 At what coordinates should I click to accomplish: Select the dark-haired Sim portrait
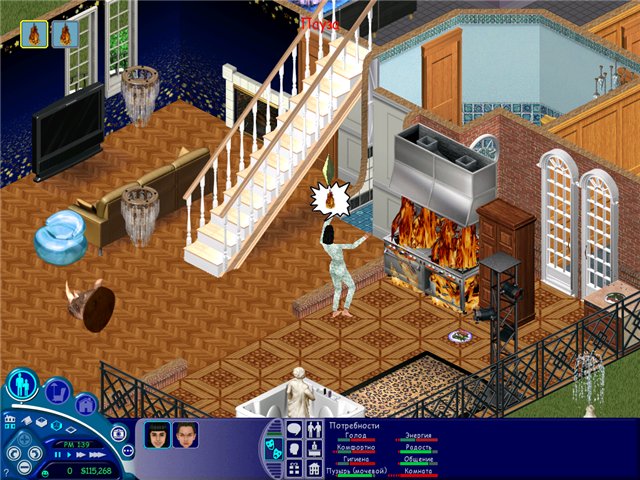coord(157,435)
